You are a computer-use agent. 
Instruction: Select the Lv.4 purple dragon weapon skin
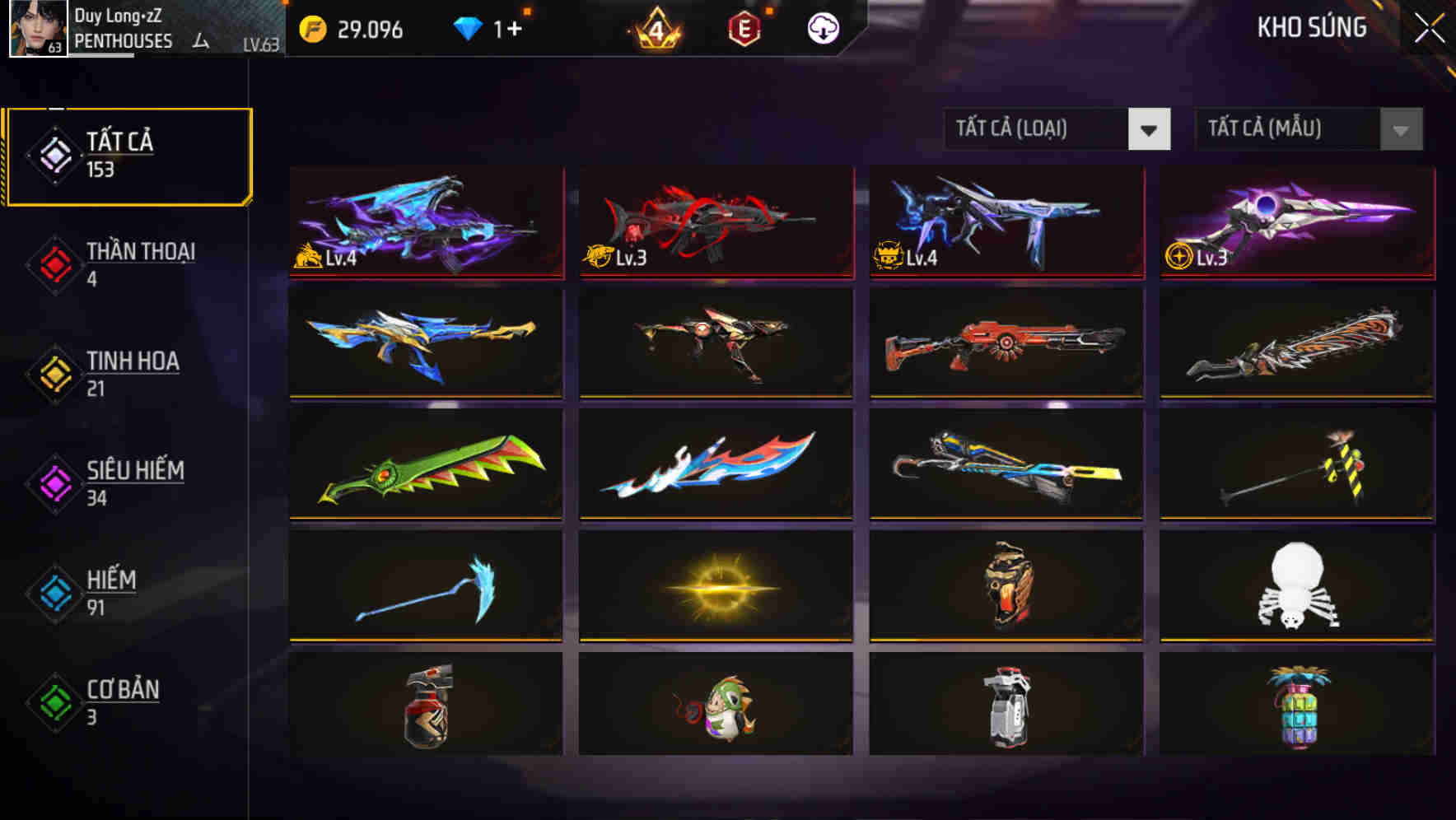tap(425, 224)
